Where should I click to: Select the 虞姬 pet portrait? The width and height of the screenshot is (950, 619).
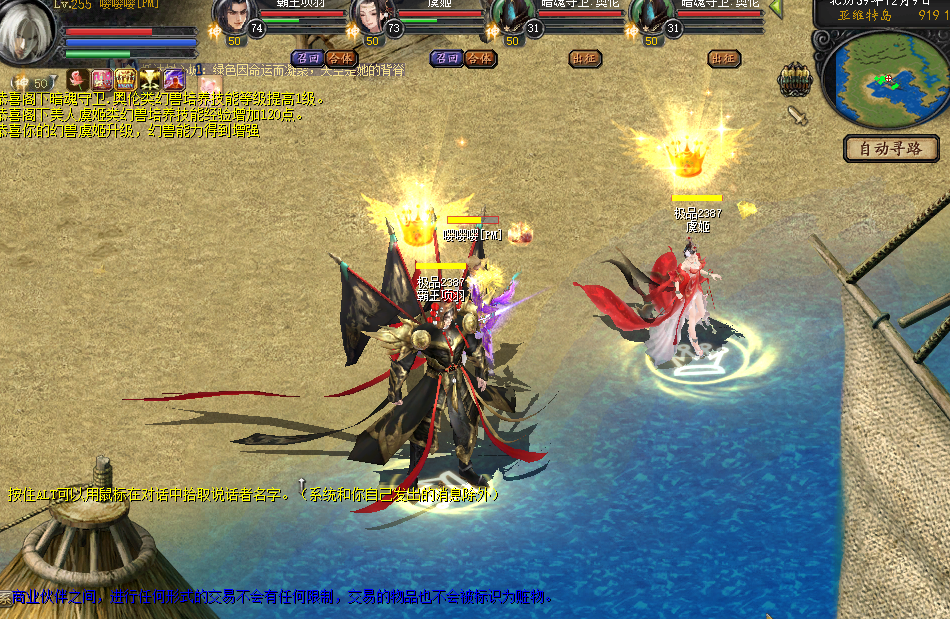tap(370, 19)
